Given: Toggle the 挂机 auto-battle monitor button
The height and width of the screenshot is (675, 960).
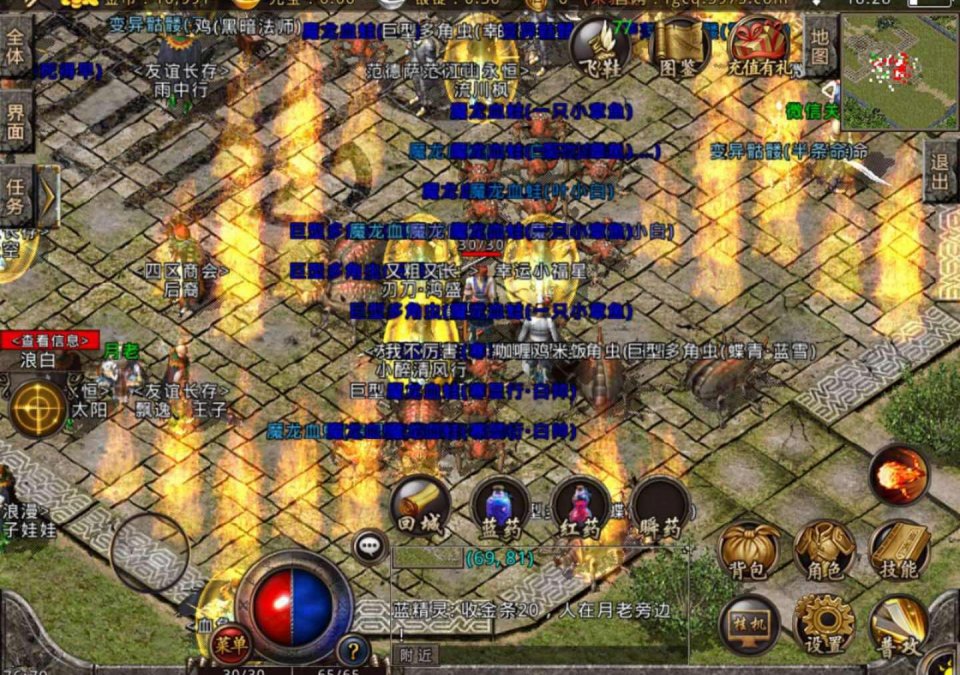Looking at the screenshot, I should point(750,623).
